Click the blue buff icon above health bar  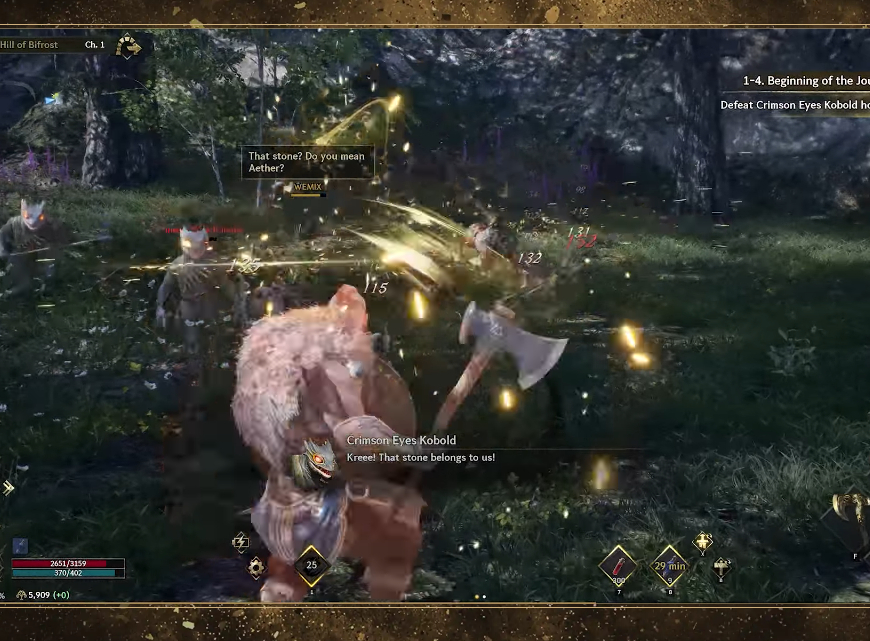click(20, 546)
